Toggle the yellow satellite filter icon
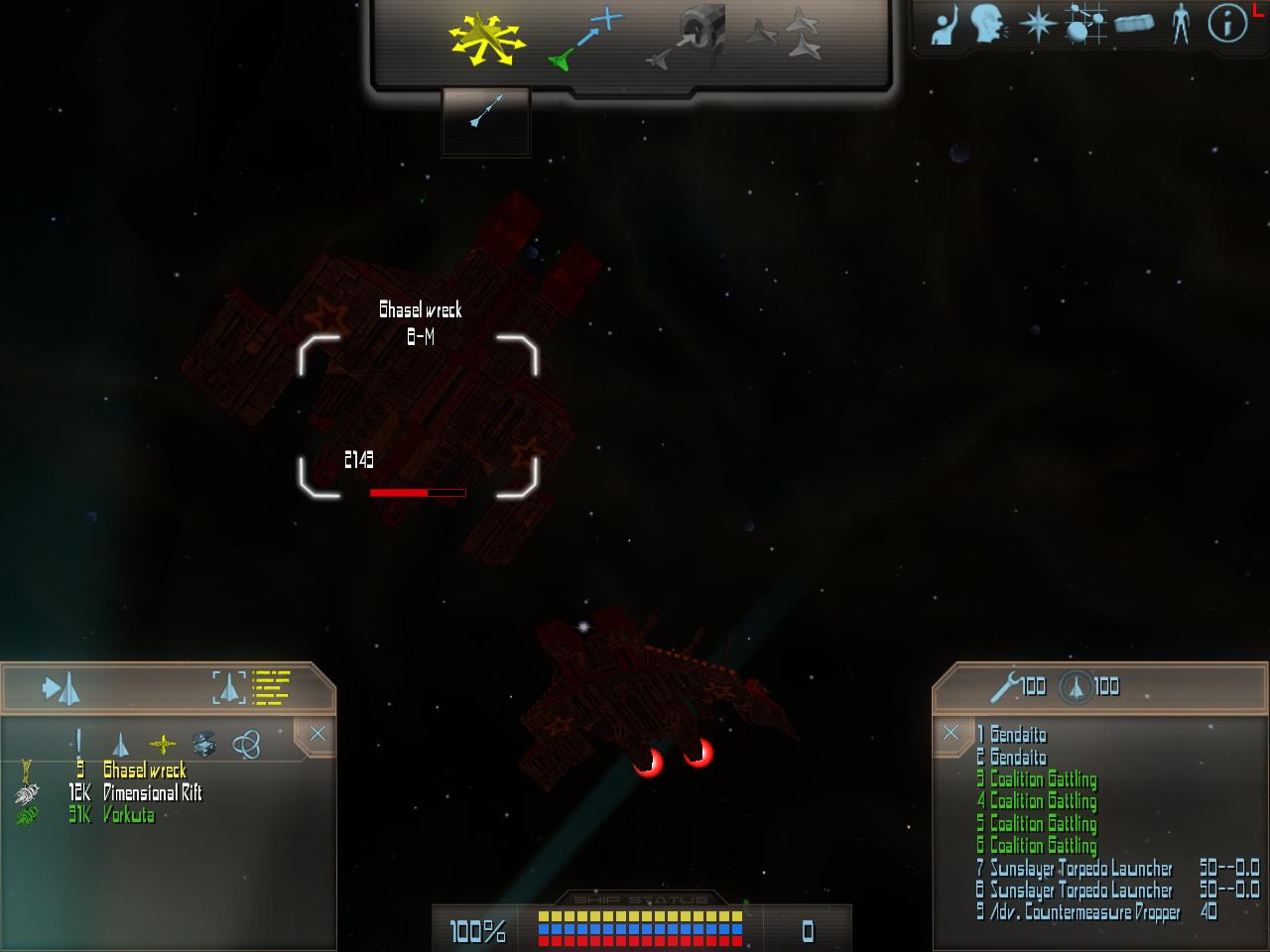The image size is (1270, 952). point(163,743)
